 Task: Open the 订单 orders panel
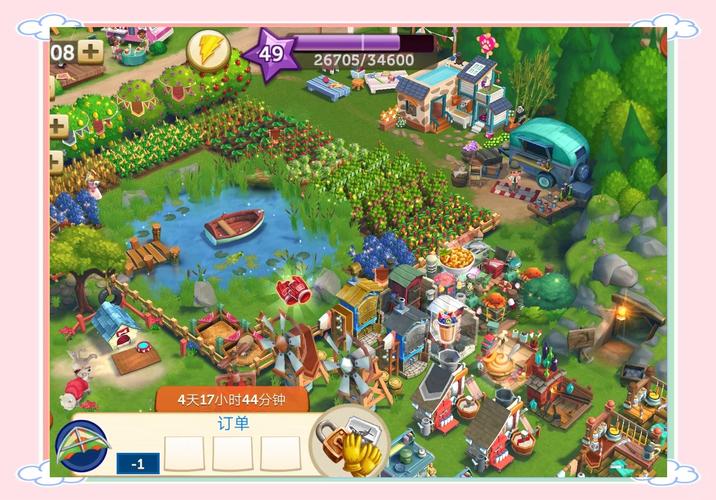click(x=233, y=423)
